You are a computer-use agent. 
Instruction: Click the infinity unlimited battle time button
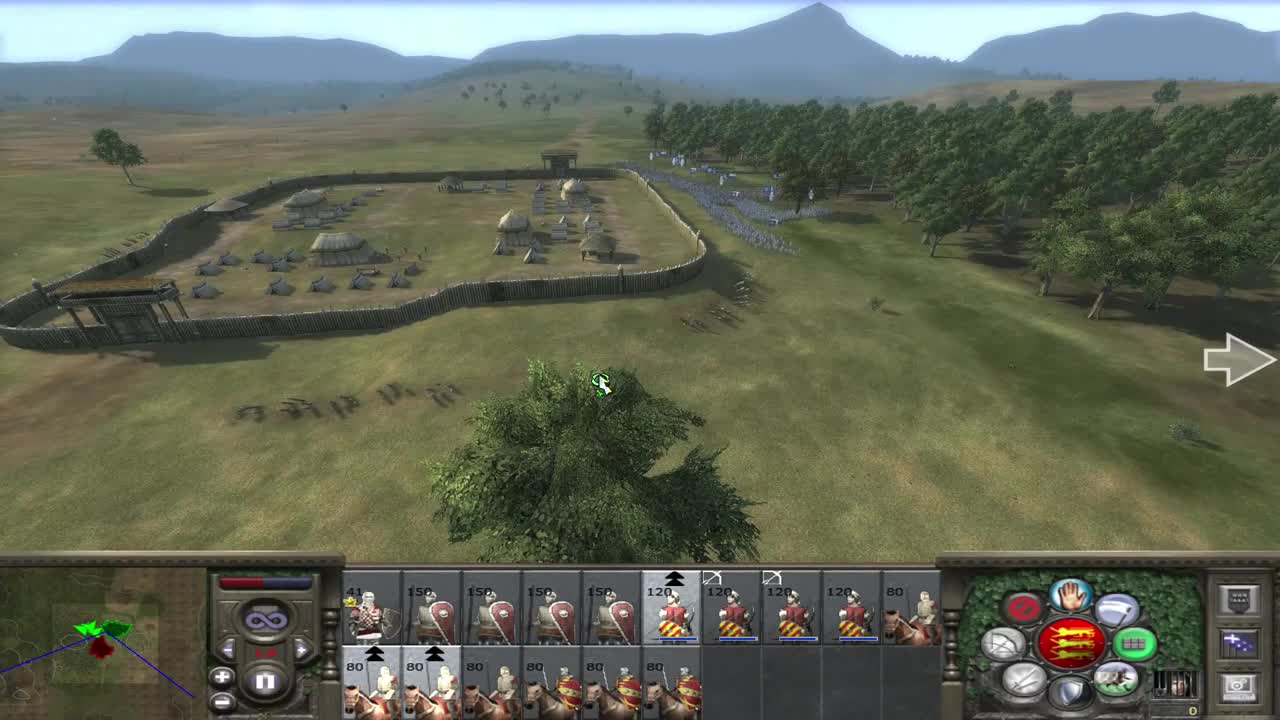coord(267,620)
